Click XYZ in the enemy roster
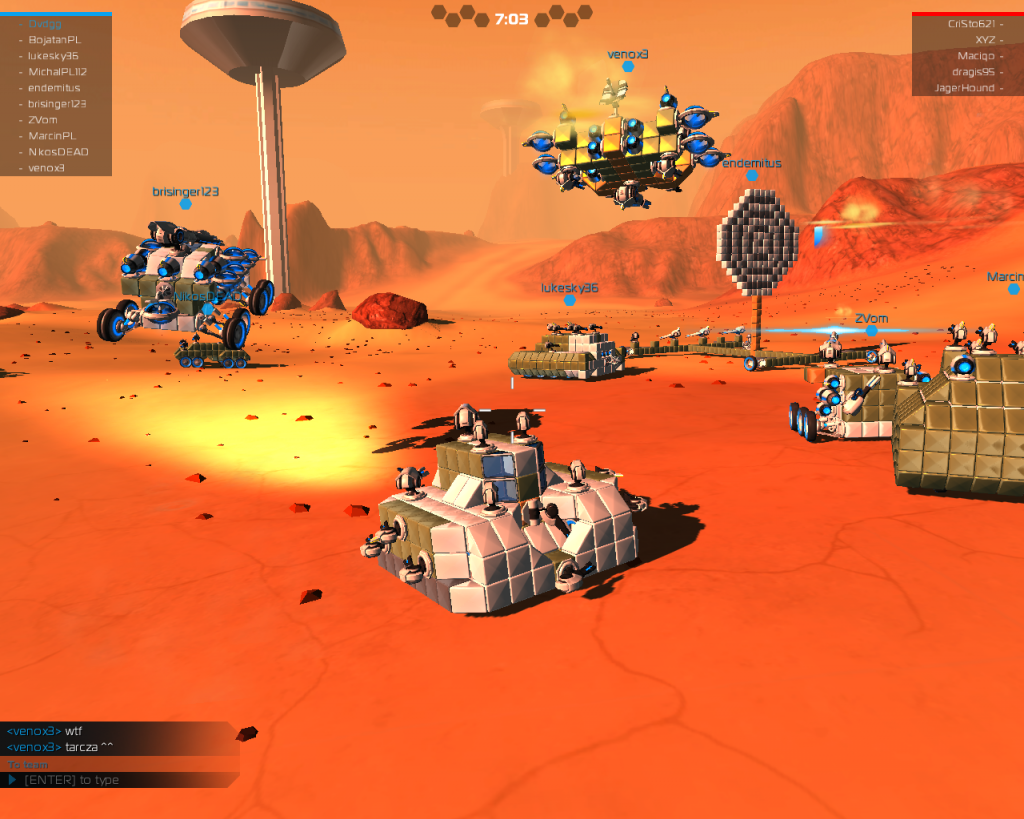The width and height of the screenshot is (1024, 819). 985,40
